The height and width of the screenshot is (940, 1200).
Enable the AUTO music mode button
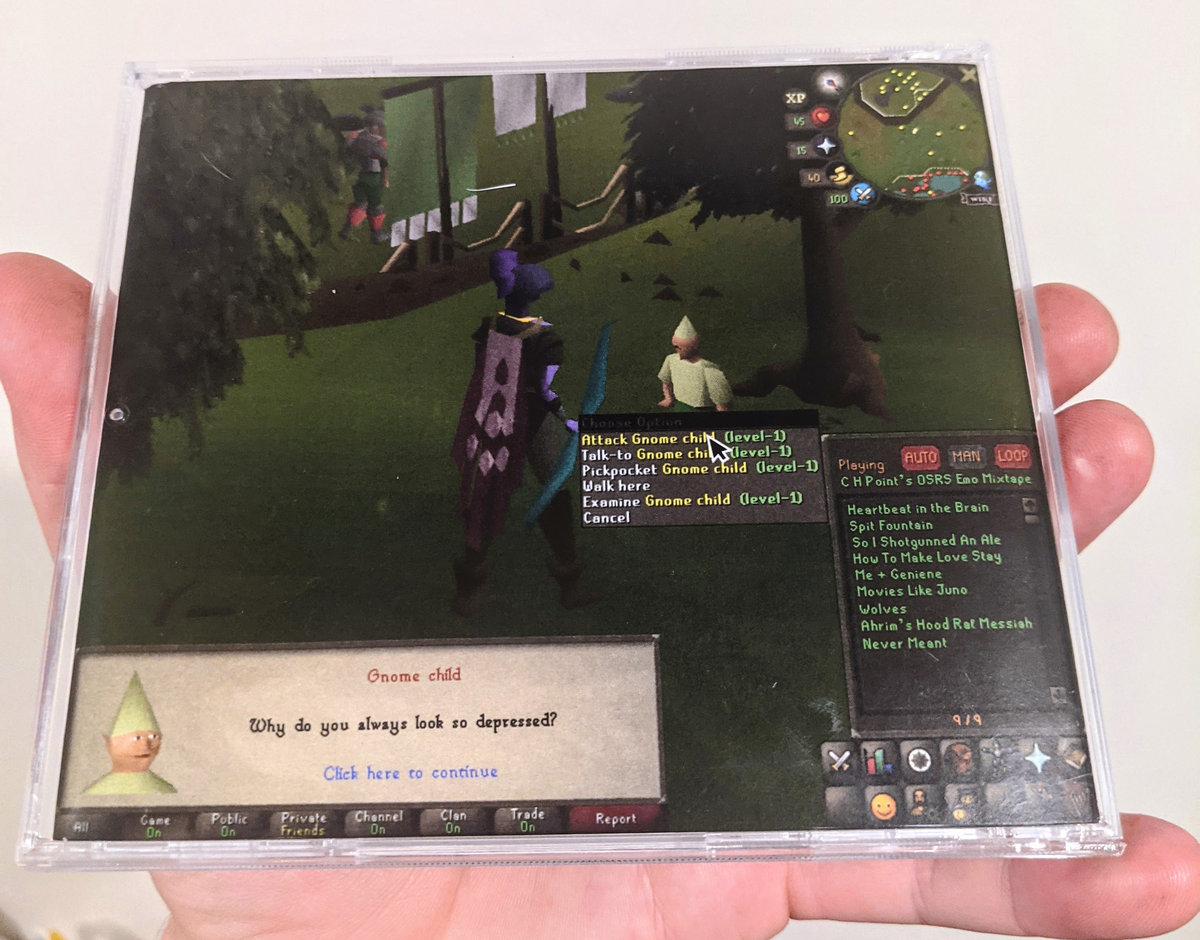[920, 458]
